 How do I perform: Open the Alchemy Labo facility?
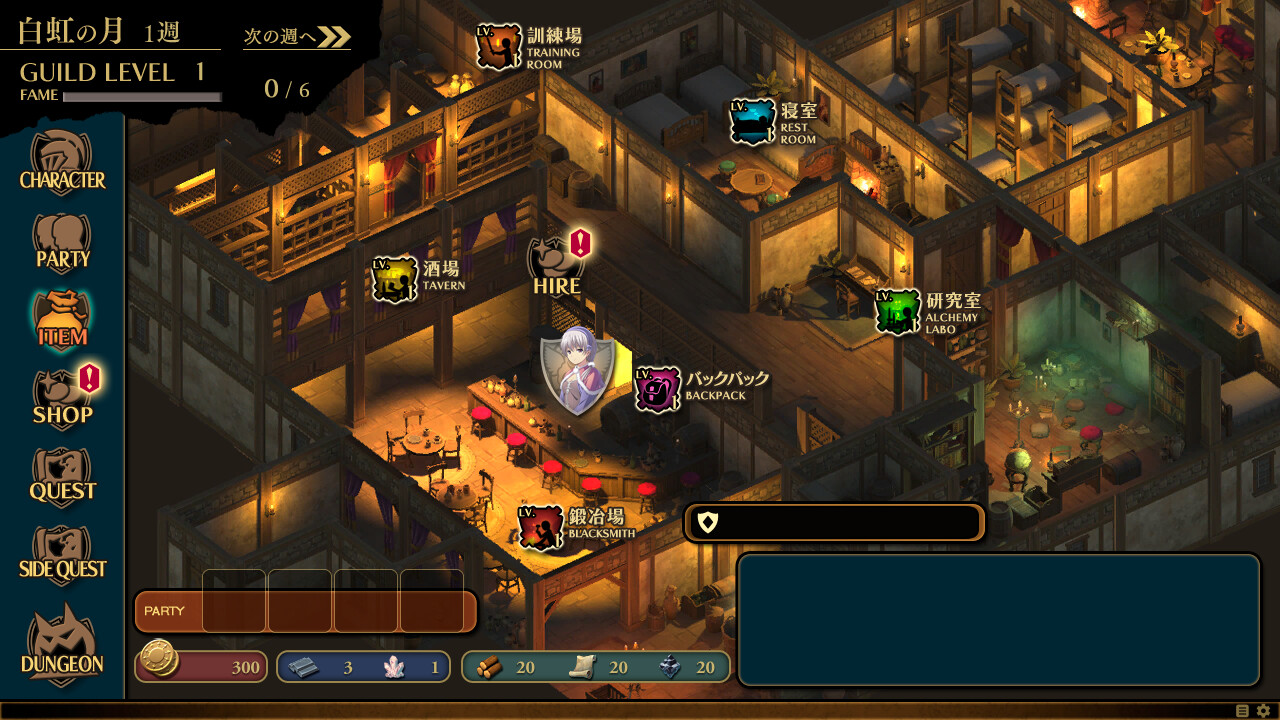pyautogui.click(x=898, y=312)
